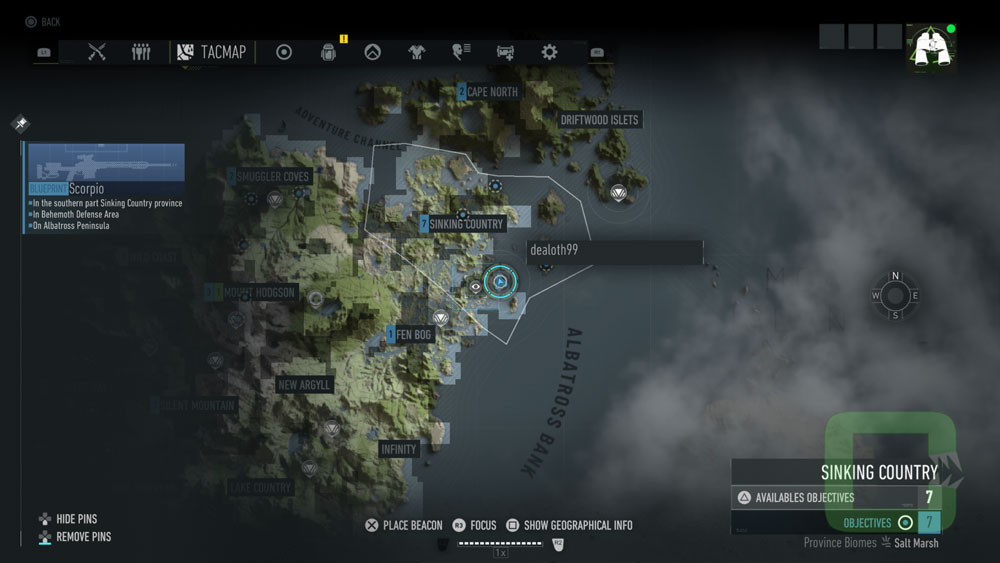Open the circular objectives tab
Image resolution: width=1000 pixels, height=563 pixels.
[x=284, y=52]
